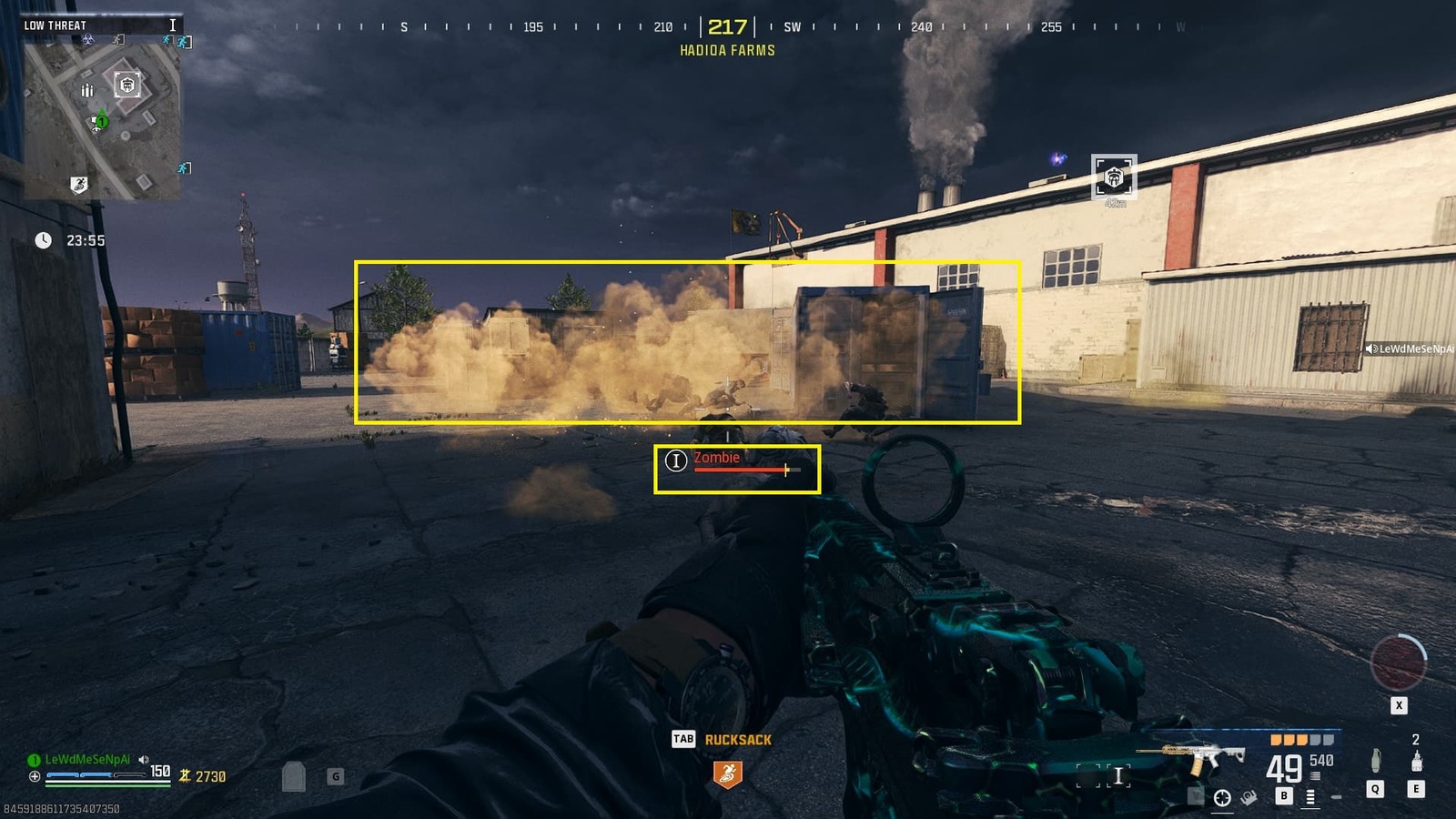
Task: Select the fire mode crosshair icon near ammo
Action: click(x=1222, y=798)
